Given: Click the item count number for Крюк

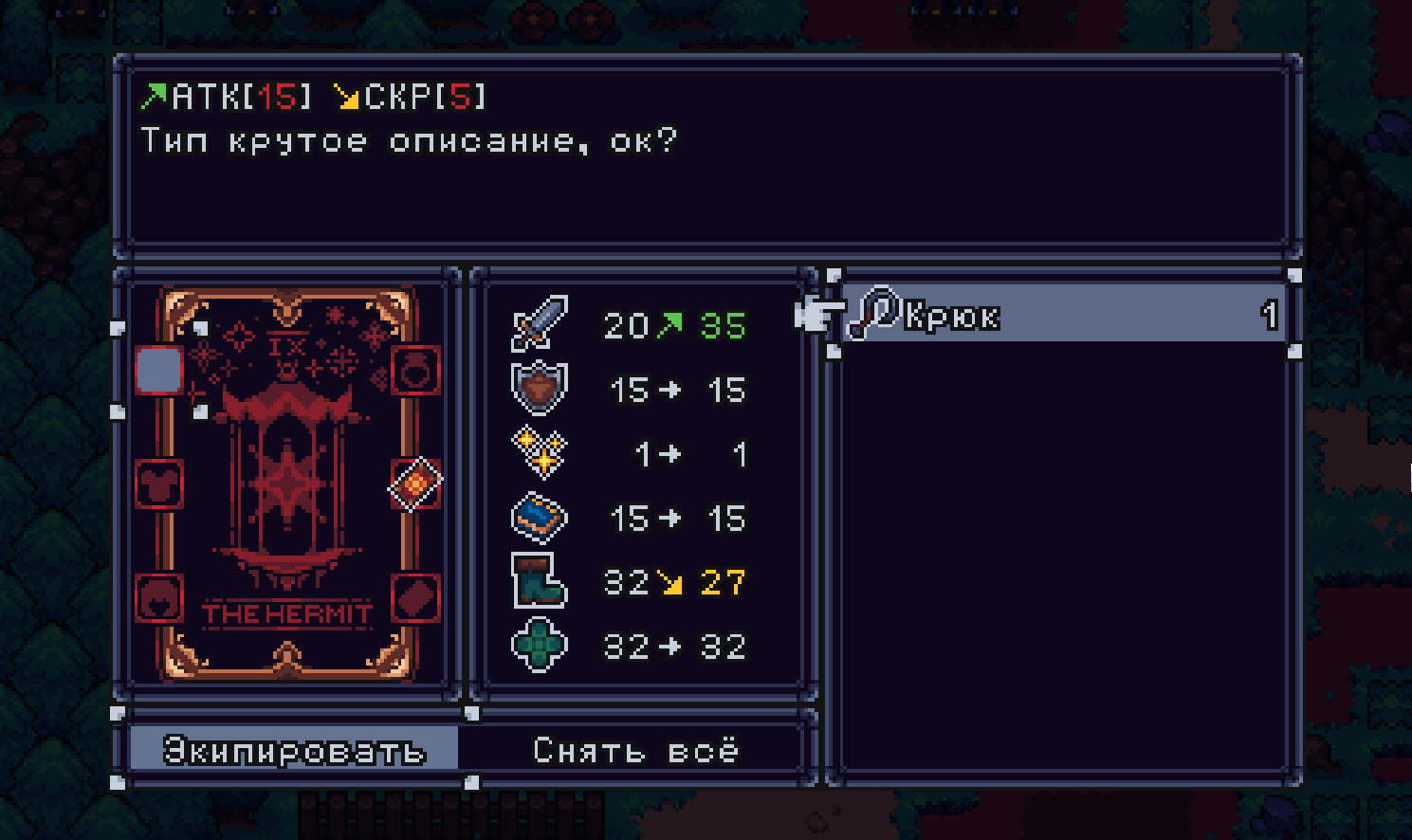Looking at the screenshot, I should pyautogui.click(x=1271, y=313).
